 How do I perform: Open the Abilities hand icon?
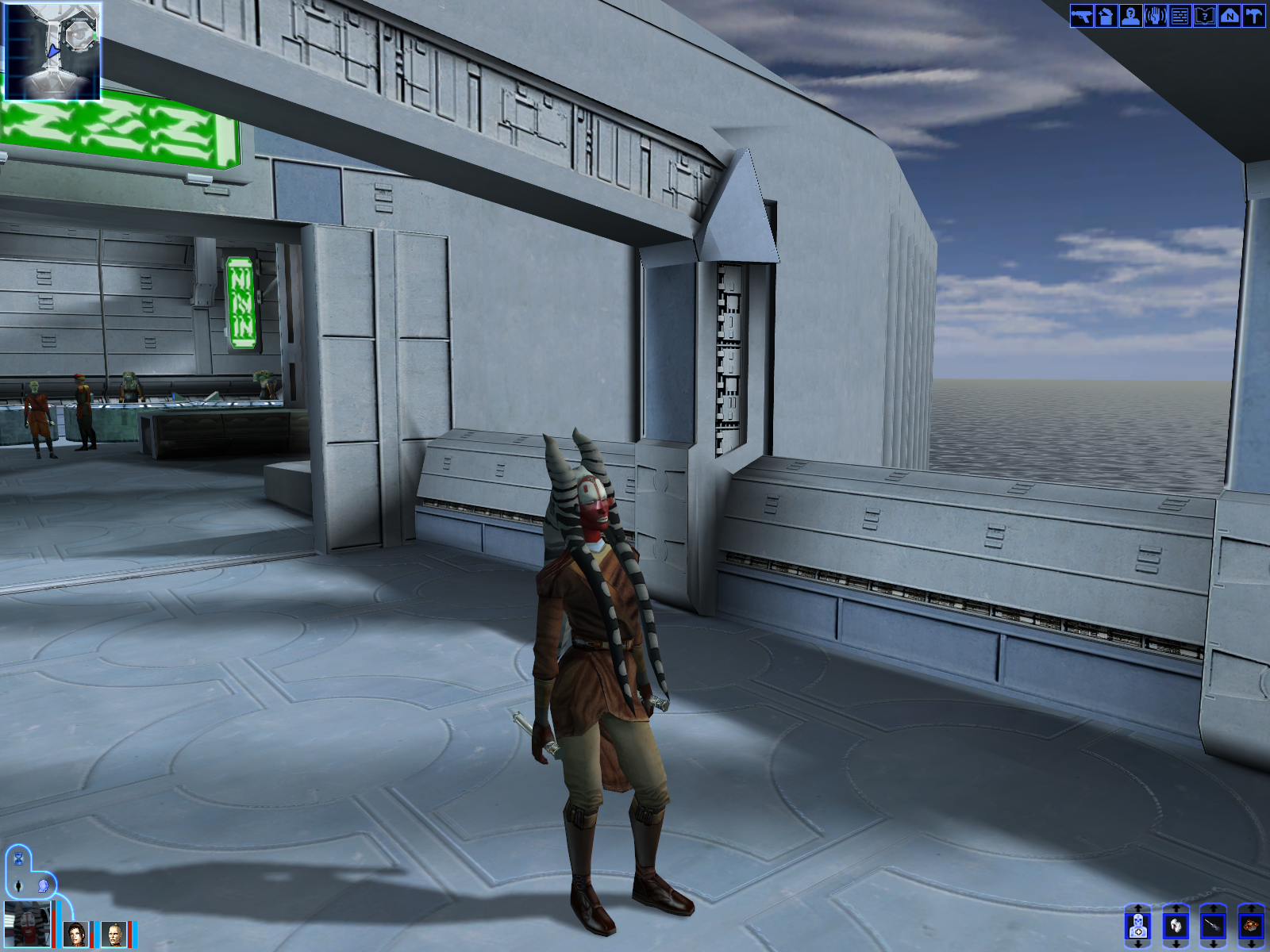(x=1155, y=15)
